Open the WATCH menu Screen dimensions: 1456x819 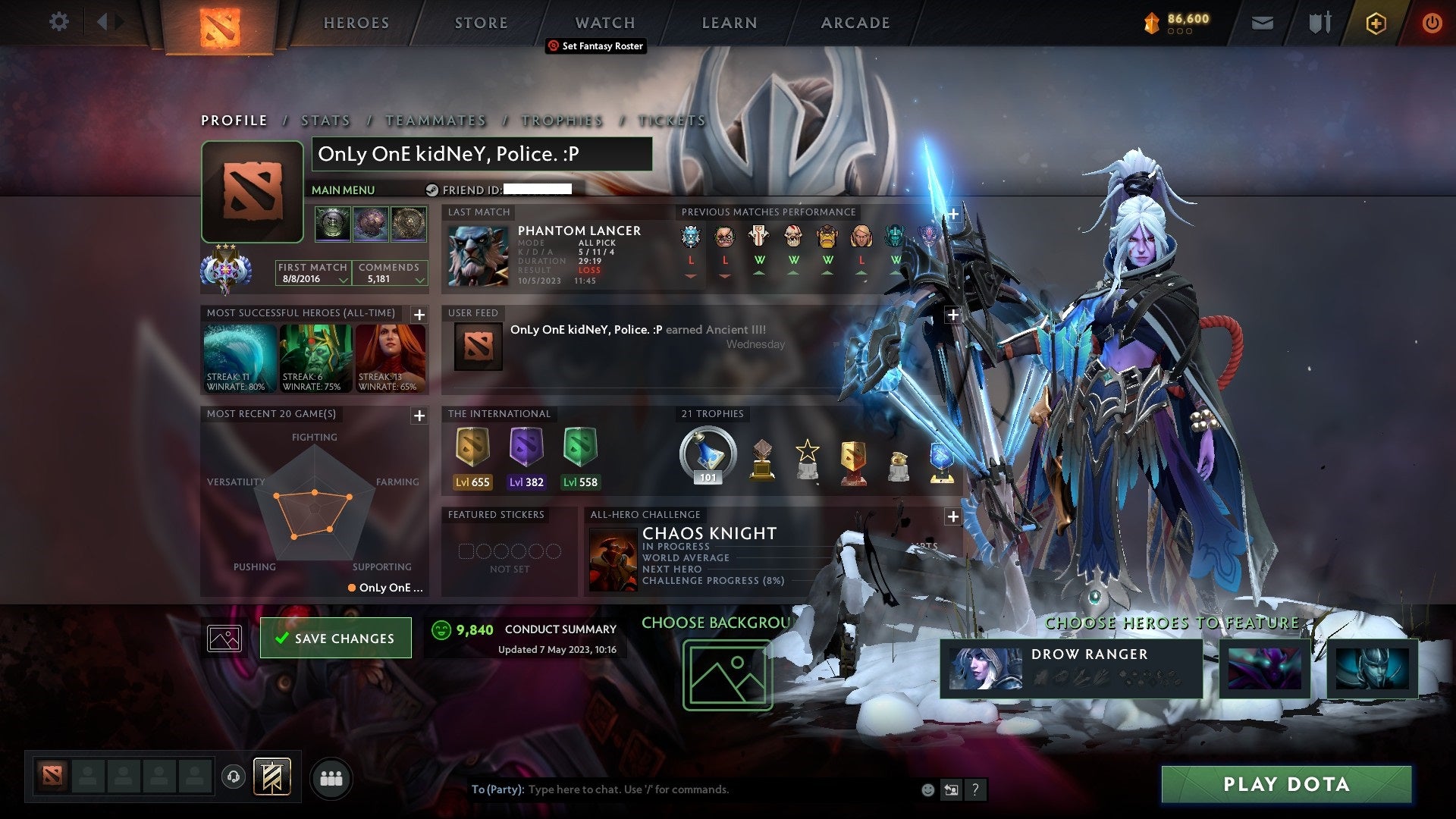(604, 23)
